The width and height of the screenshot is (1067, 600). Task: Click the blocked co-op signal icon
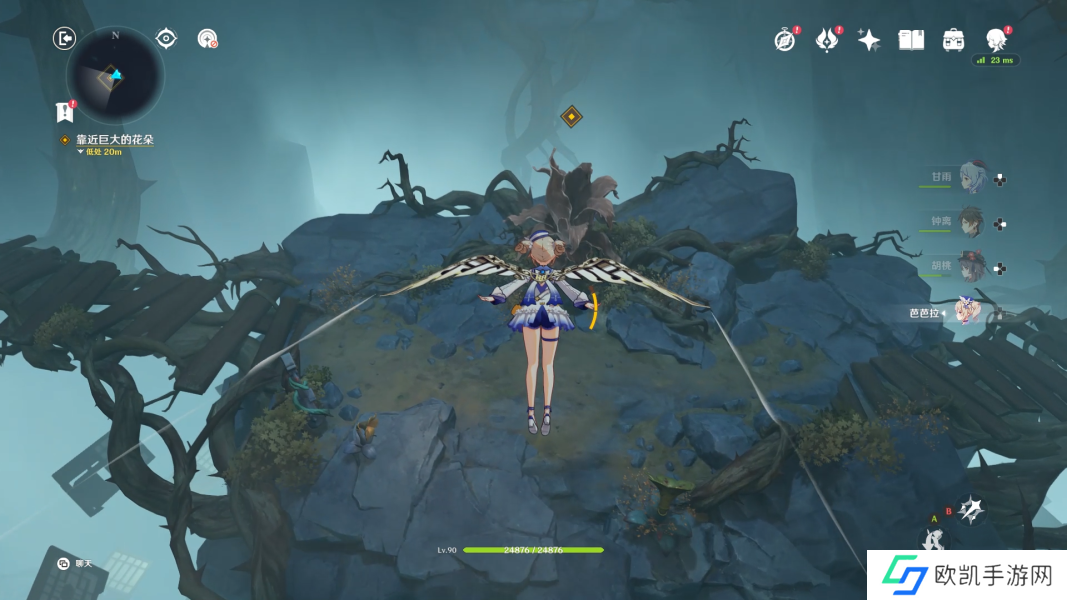(x=208, y=39)
